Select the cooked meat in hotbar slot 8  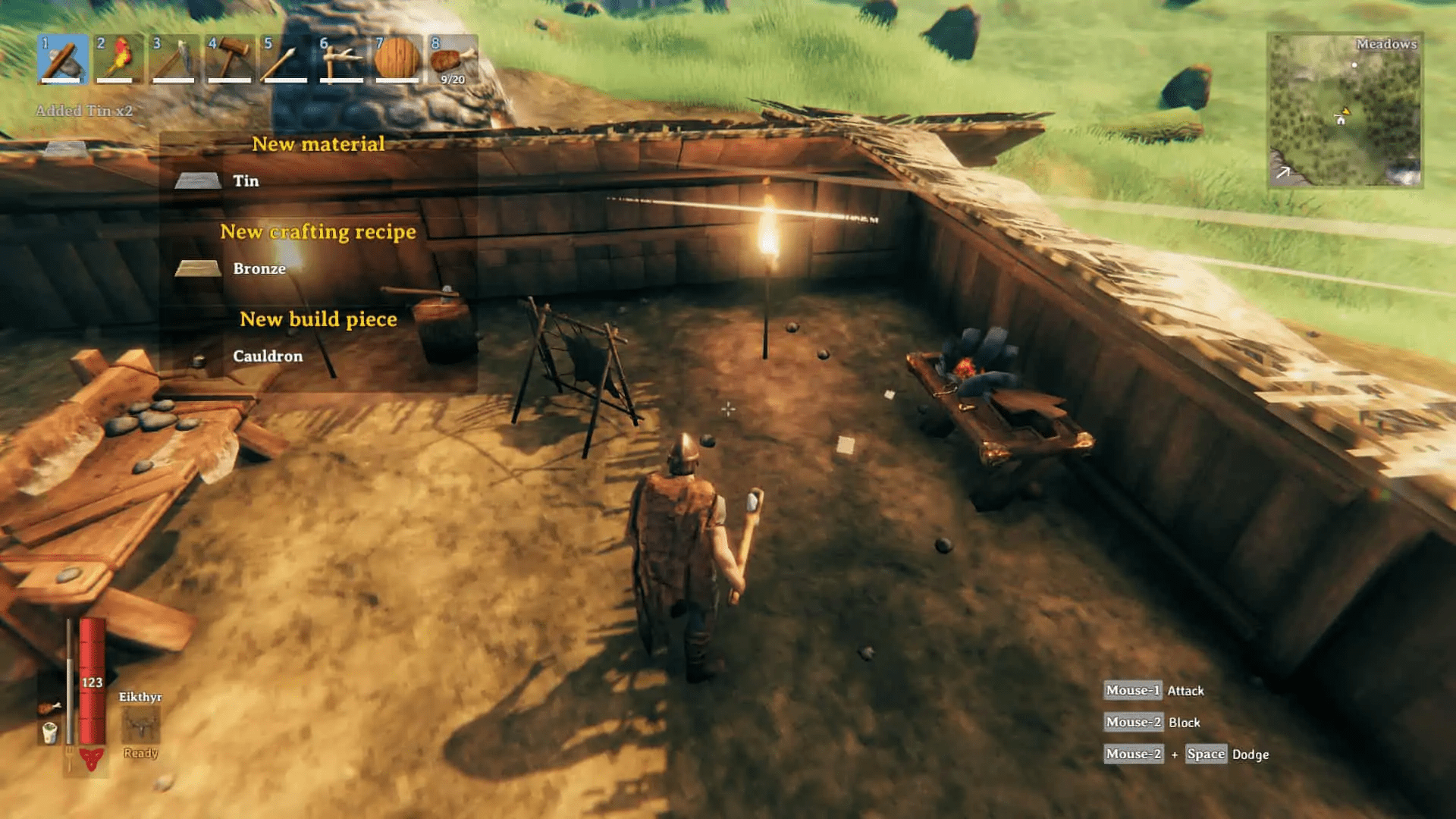pyautogui.click(x=452, y=61)
